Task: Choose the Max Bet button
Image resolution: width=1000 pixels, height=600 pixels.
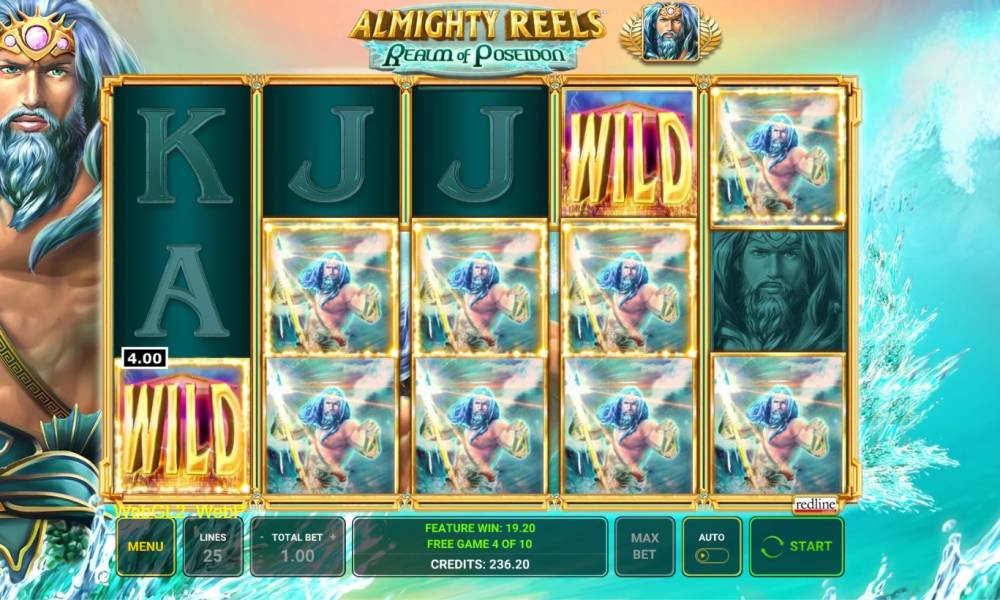Action: 645,546
